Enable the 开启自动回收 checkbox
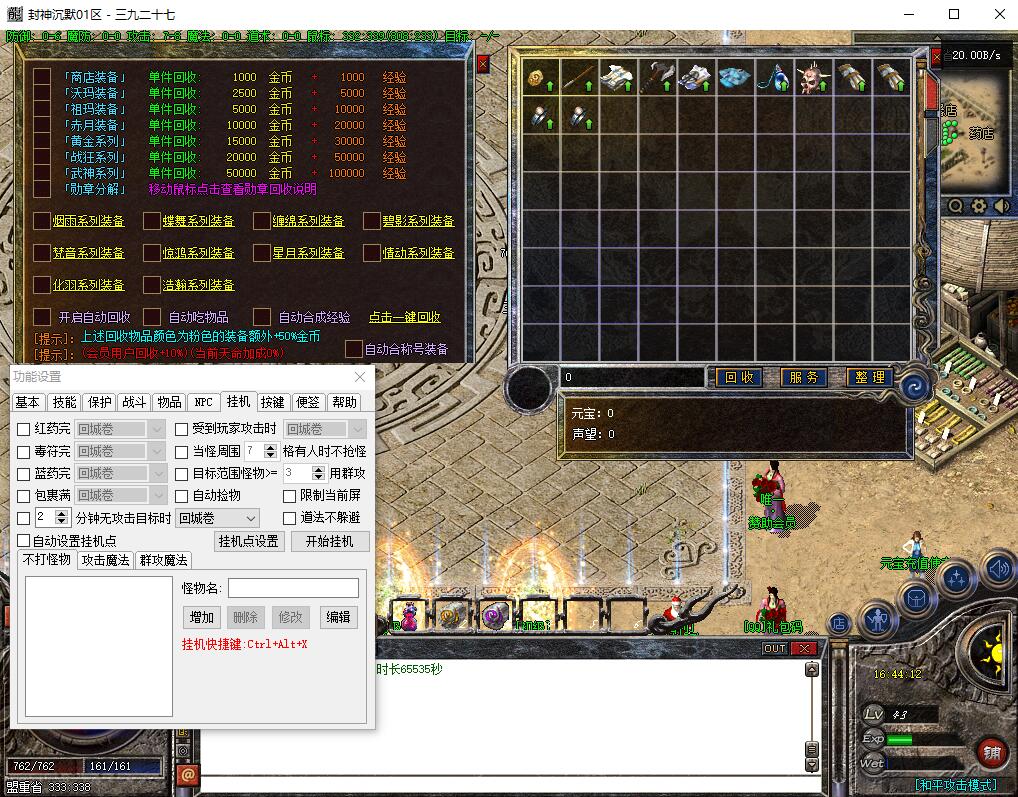The height and width of the screenshot is (797, 1018). click(41, 317)
